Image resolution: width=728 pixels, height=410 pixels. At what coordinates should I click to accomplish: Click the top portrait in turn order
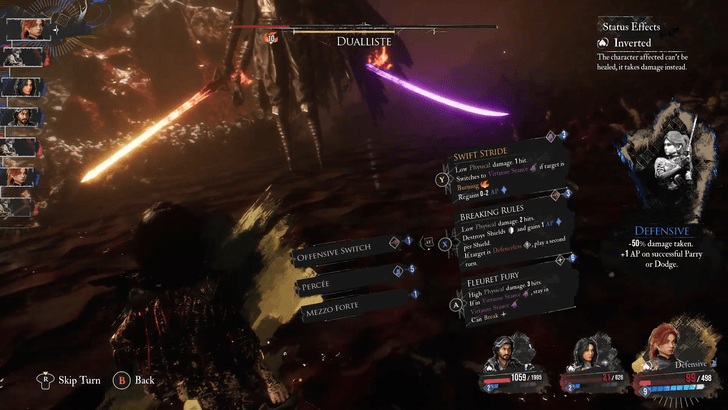tap(22, 27)
